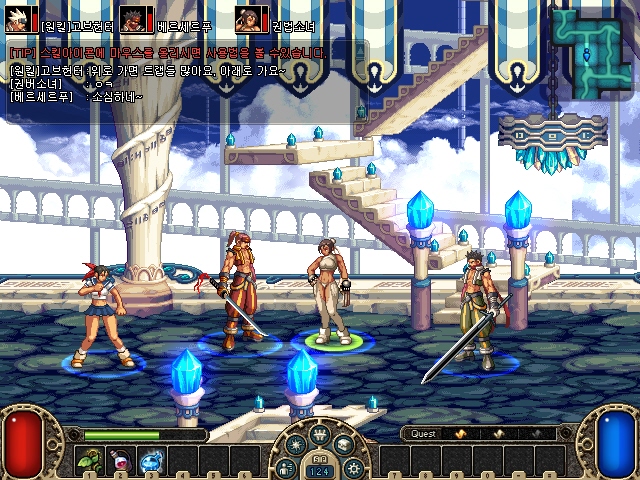Open the chest inventory icon in the center dial
Screen dimensions: 640x480
point(343,445)
